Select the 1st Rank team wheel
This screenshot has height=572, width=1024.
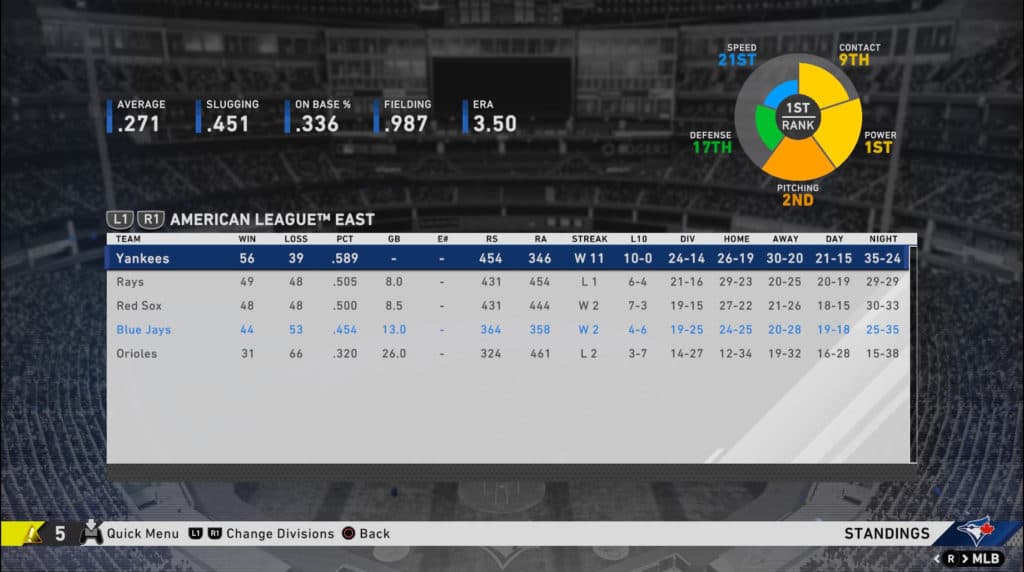(x=798, y=117)
